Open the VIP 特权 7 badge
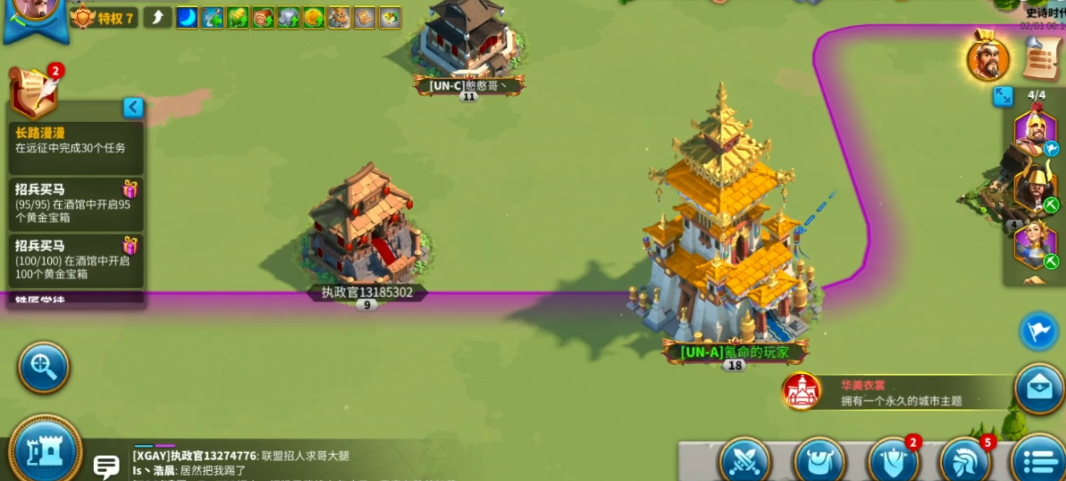This screenshot has height=481, width=1066. [x=103, y=18]
